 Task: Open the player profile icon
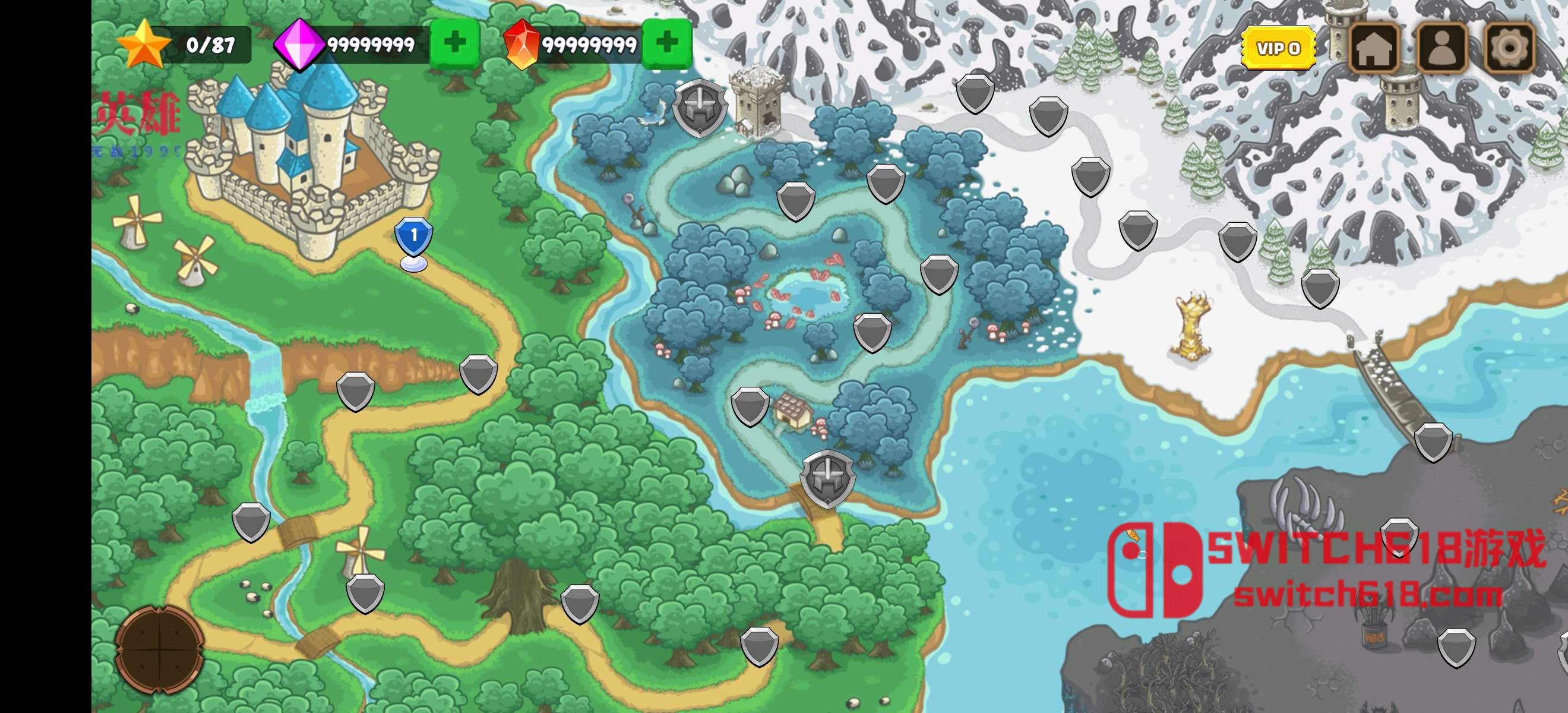pyautogui.click(x=1442, y=48)
